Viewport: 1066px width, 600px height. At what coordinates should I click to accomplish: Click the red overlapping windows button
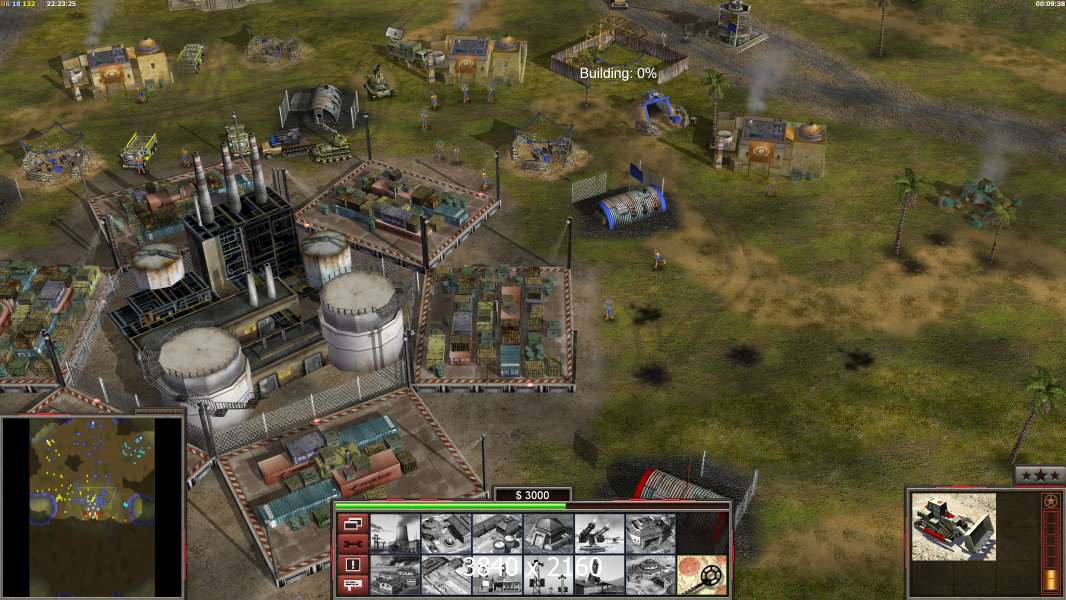pyautogui.click(x=351, y=523)
